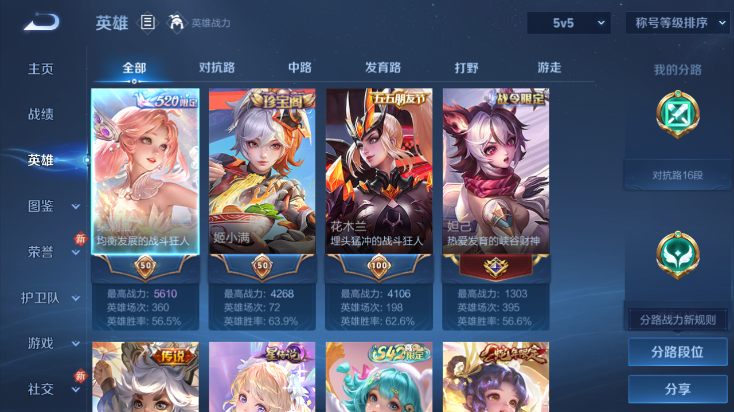Switch to the 对抗路 tab
This screenshot has height=412, width=734.
217,68
